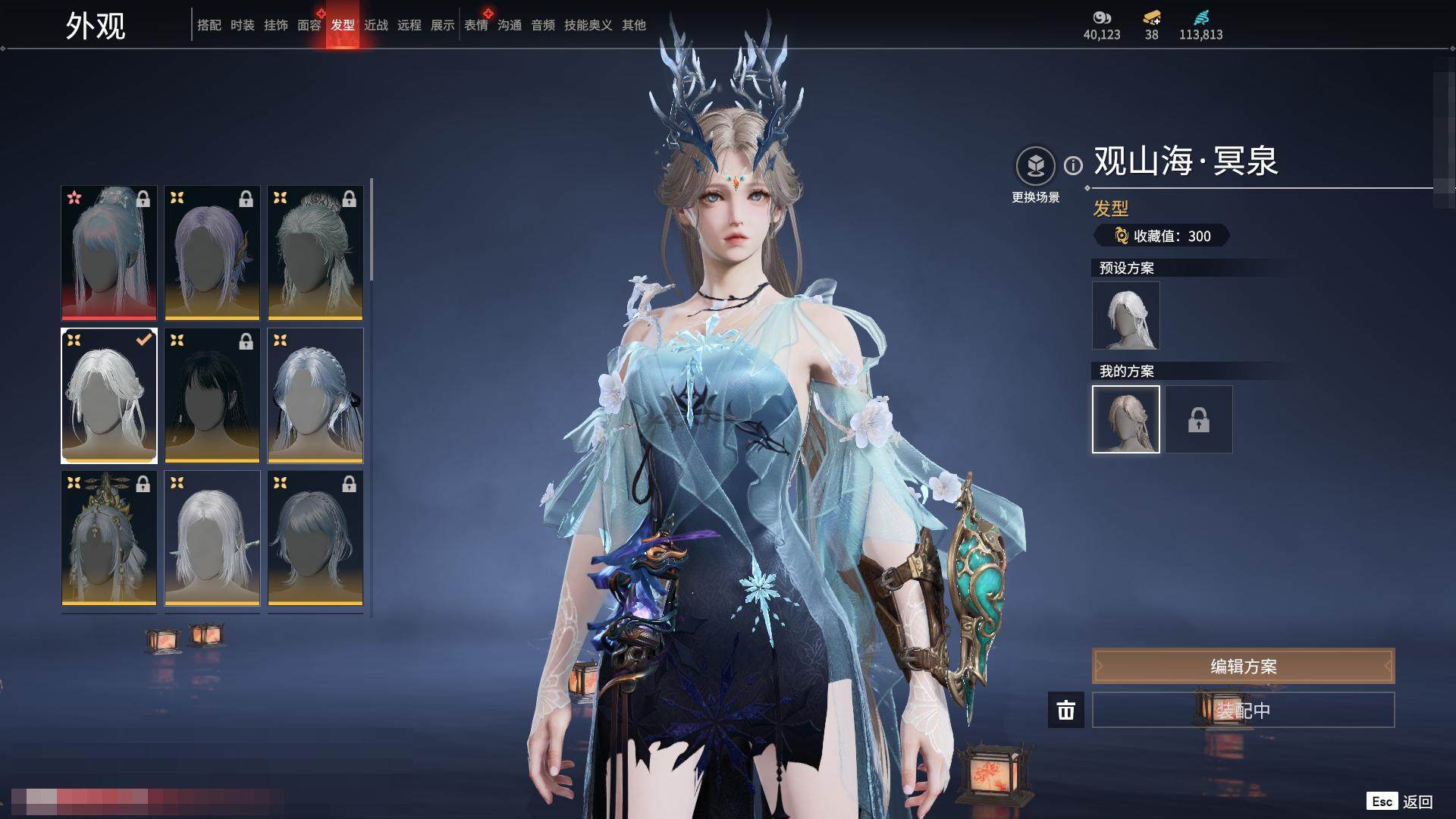Open the 时装 outfit tab
The width and height of the screenshot is (1456, 819).
242,25
